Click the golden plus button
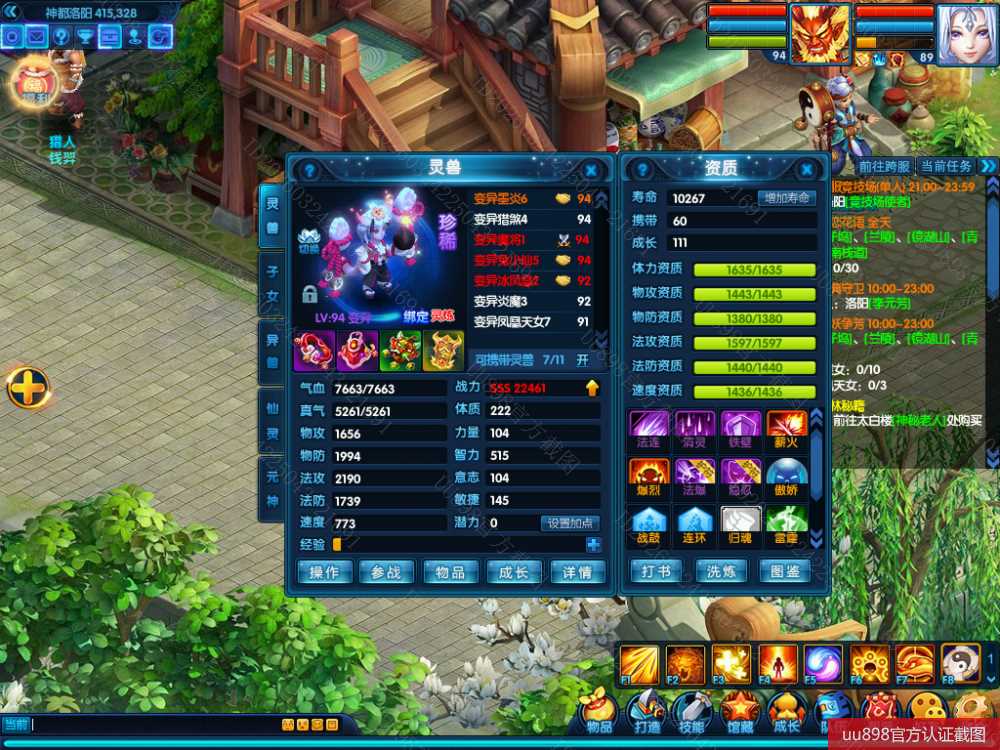Viewport: 1000px width, 750px height. click(x=29, y=387)
